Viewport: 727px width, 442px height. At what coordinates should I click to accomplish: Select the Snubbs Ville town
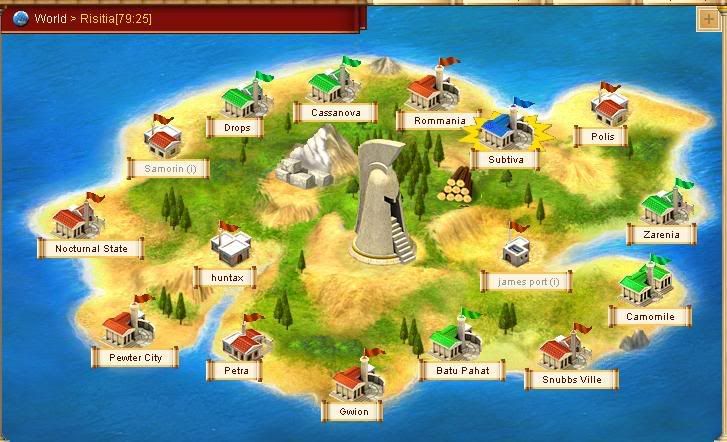click(x=571, y=379)
